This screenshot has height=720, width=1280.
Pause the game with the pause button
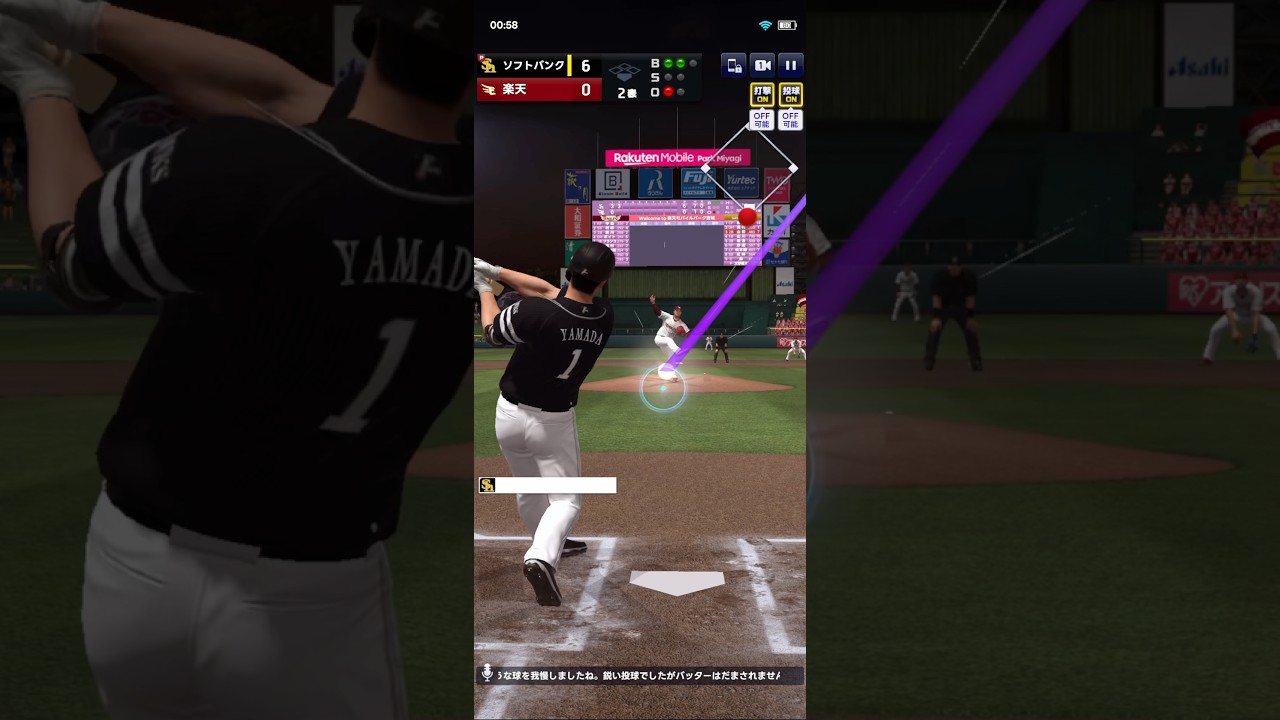pos(790,66)
